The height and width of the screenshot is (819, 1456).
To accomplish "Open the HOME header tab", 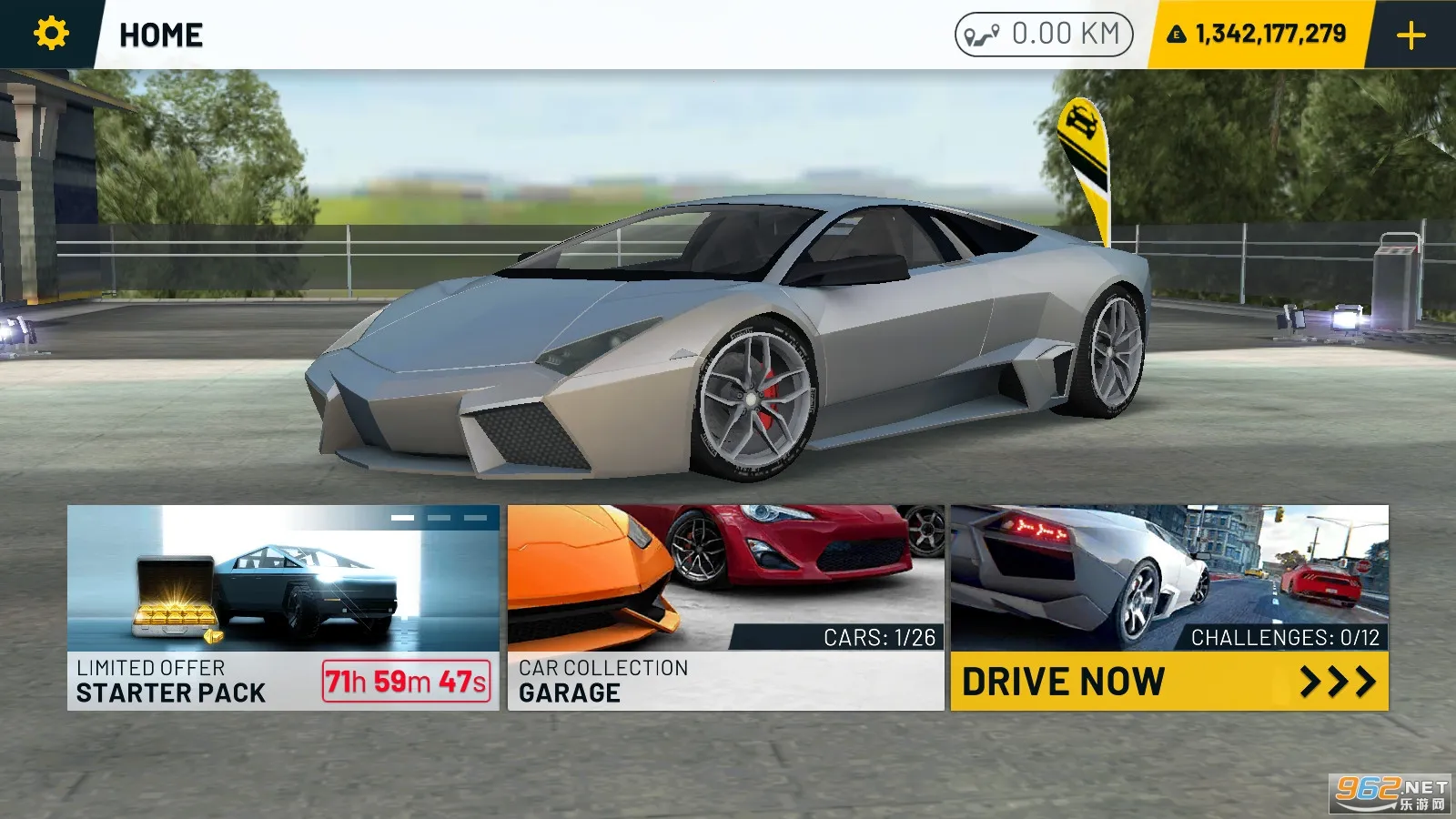I will coord(161,35).
